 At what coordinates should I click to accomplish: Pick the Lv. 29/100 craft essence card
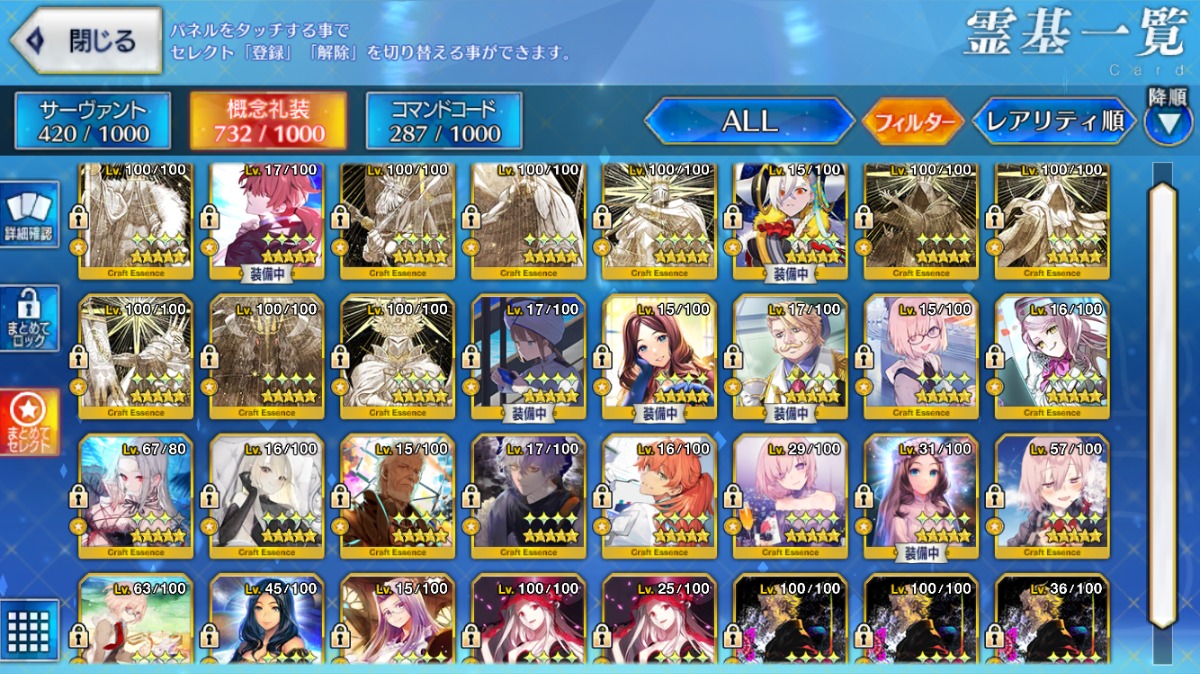[x=790, y=496]
